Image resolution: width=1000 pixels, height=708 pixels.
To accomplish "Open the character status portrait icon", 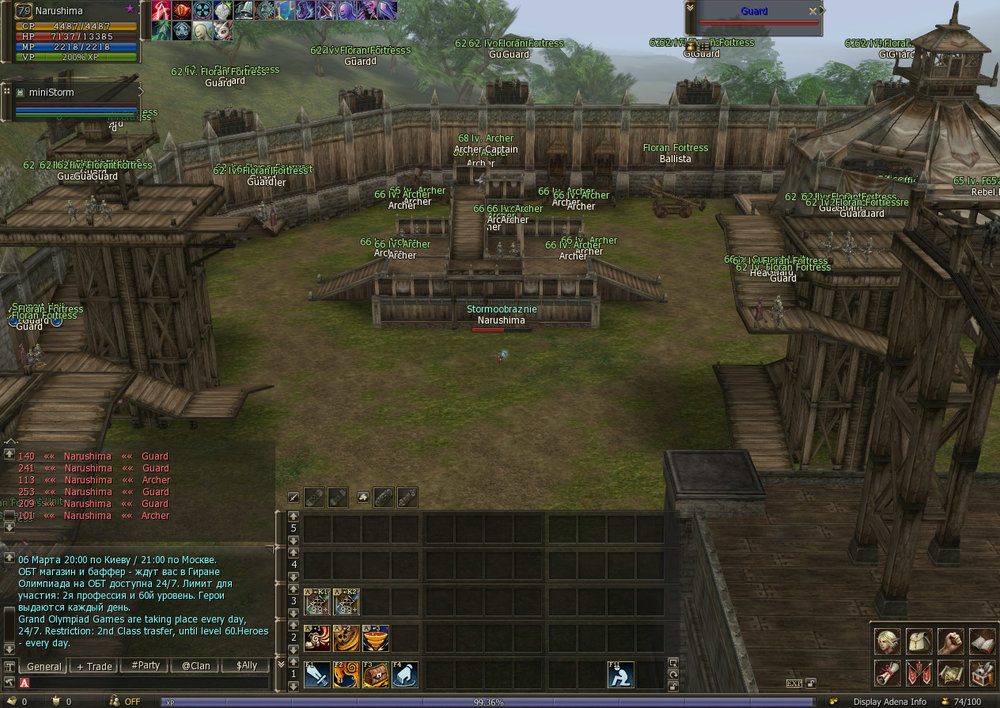I will [887, 641].
